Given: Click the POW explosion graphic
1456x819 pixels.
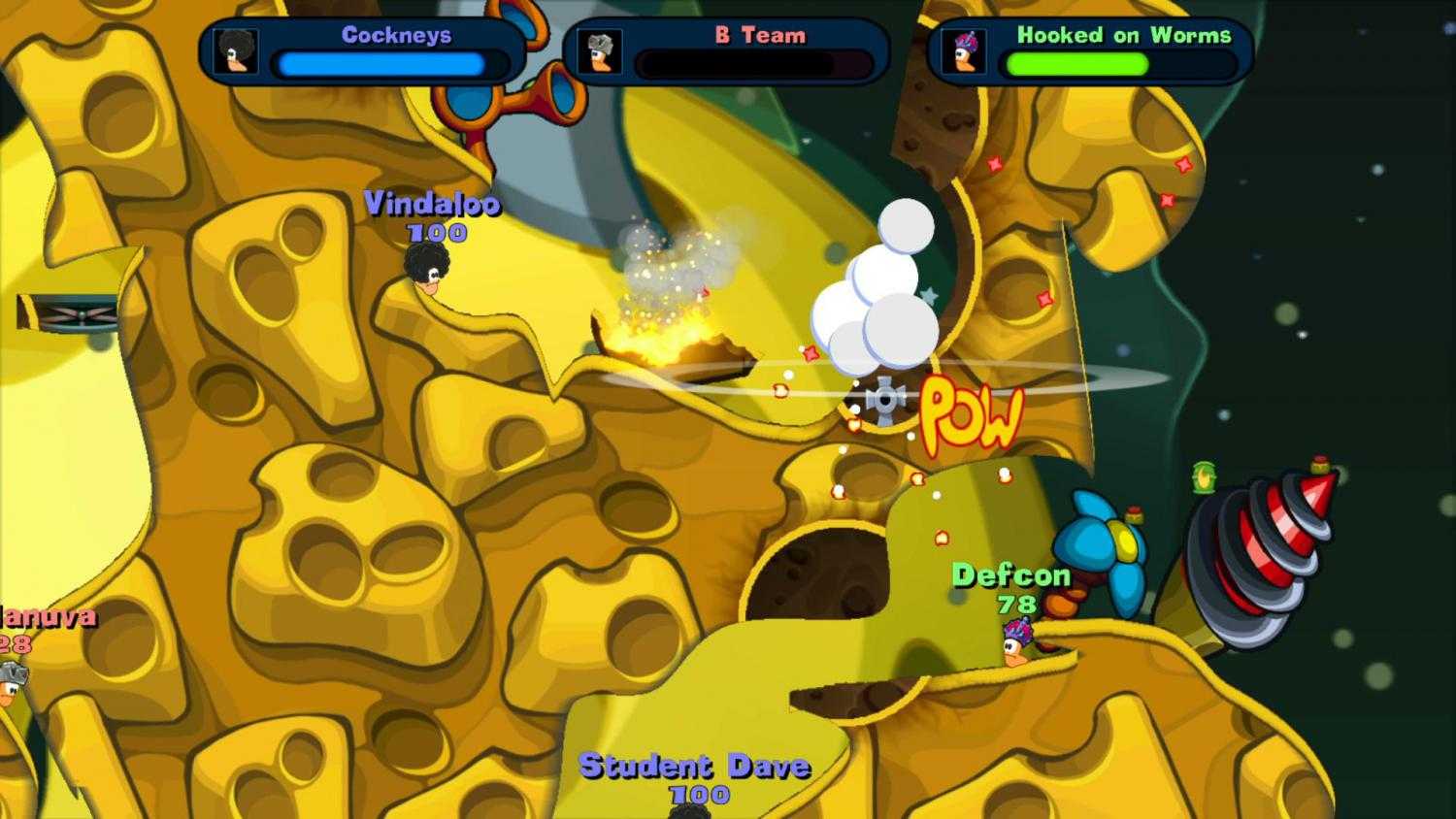Looking at the screenshot, I should coord(971,412).
